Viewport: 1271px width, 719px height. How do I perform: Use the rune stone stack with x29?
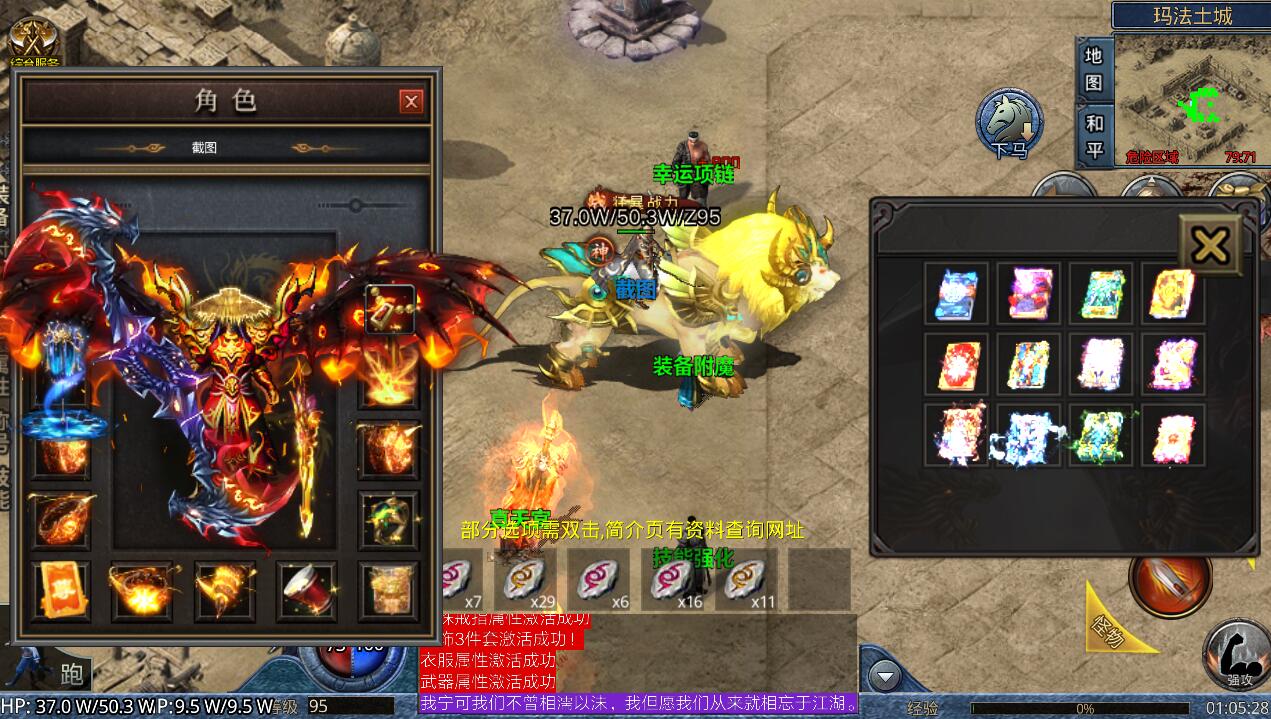point(526,580)
